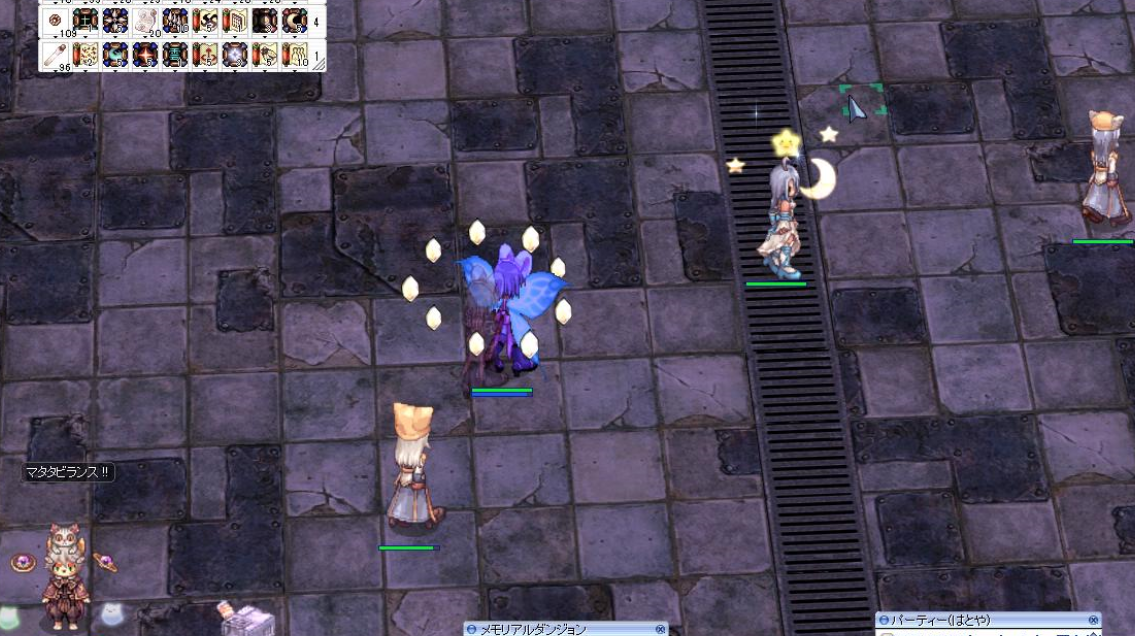Close the パーティー(はとや) party window

[x=1094, y=621]
